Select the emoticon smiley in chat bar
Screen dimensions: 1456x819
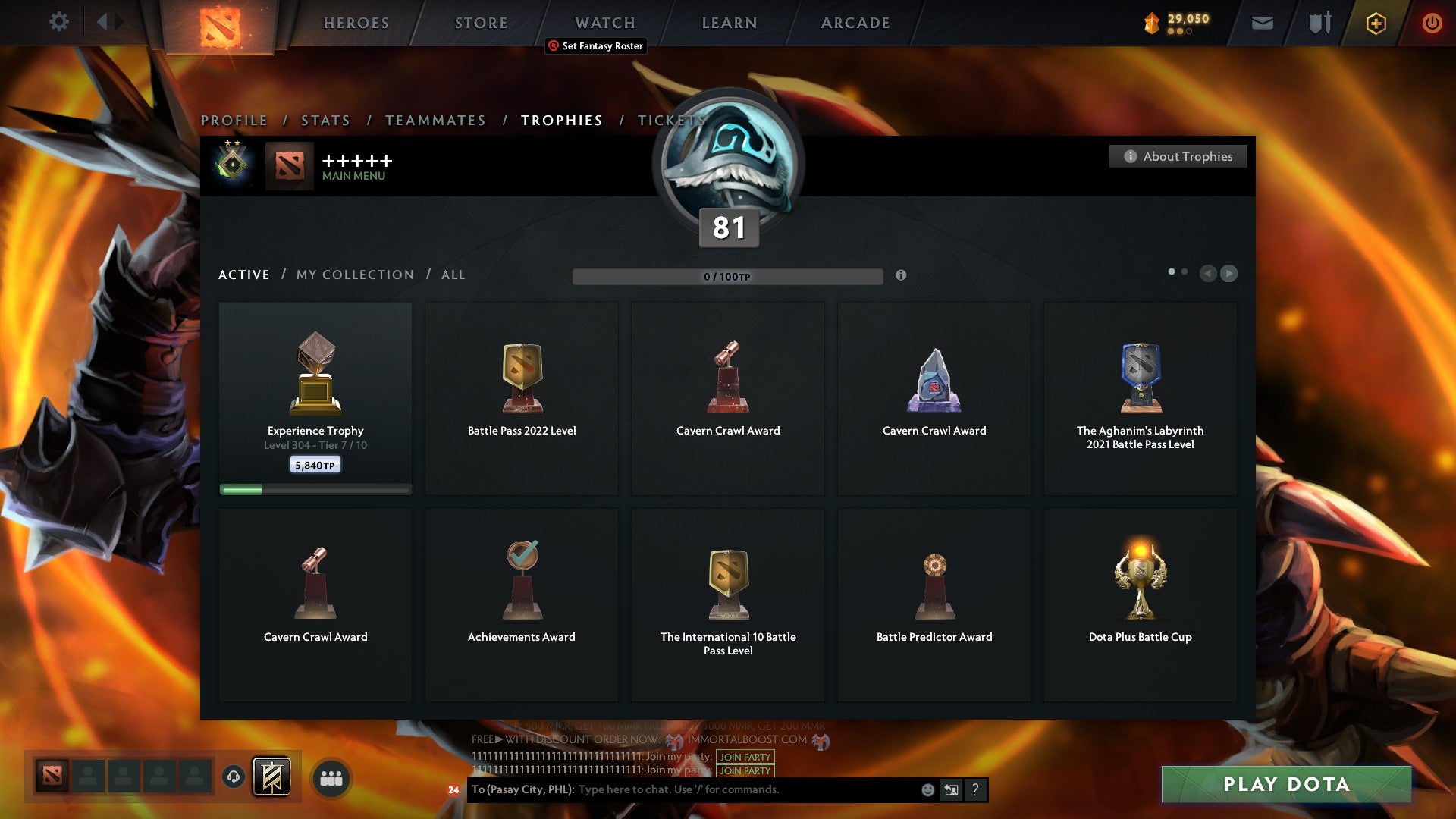[x=927, y=789]
